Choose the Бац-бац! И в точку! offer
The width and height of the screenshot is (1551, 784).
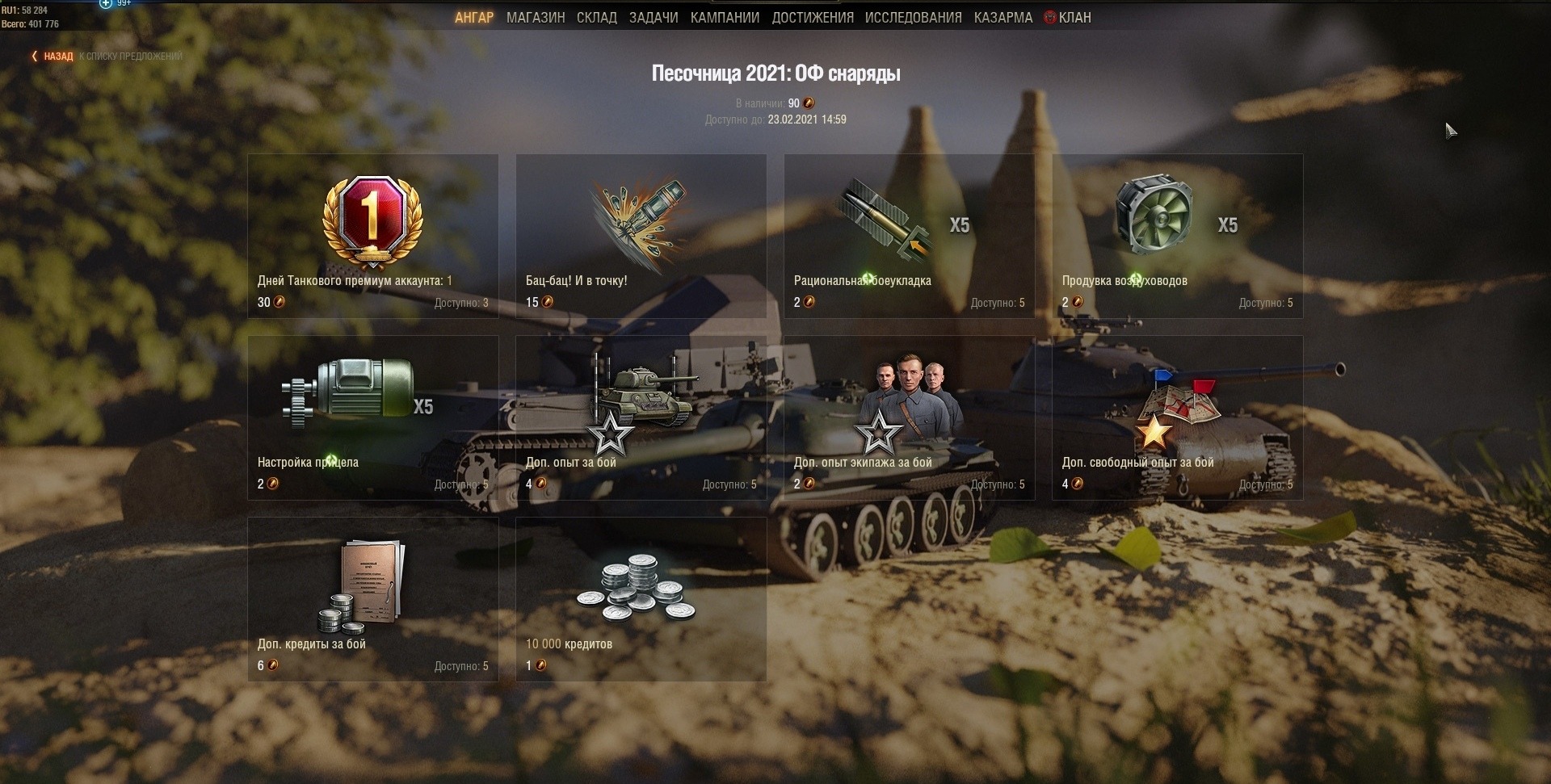[641, 236]
